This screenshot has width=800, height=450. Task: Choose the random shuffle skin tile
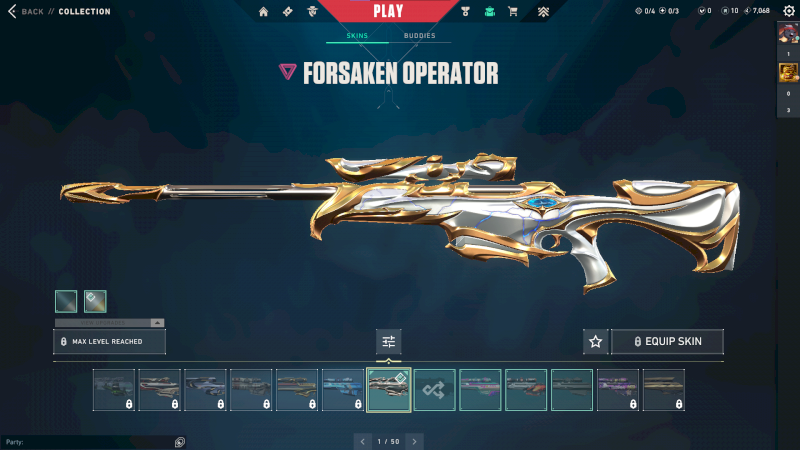coord(435,390)
